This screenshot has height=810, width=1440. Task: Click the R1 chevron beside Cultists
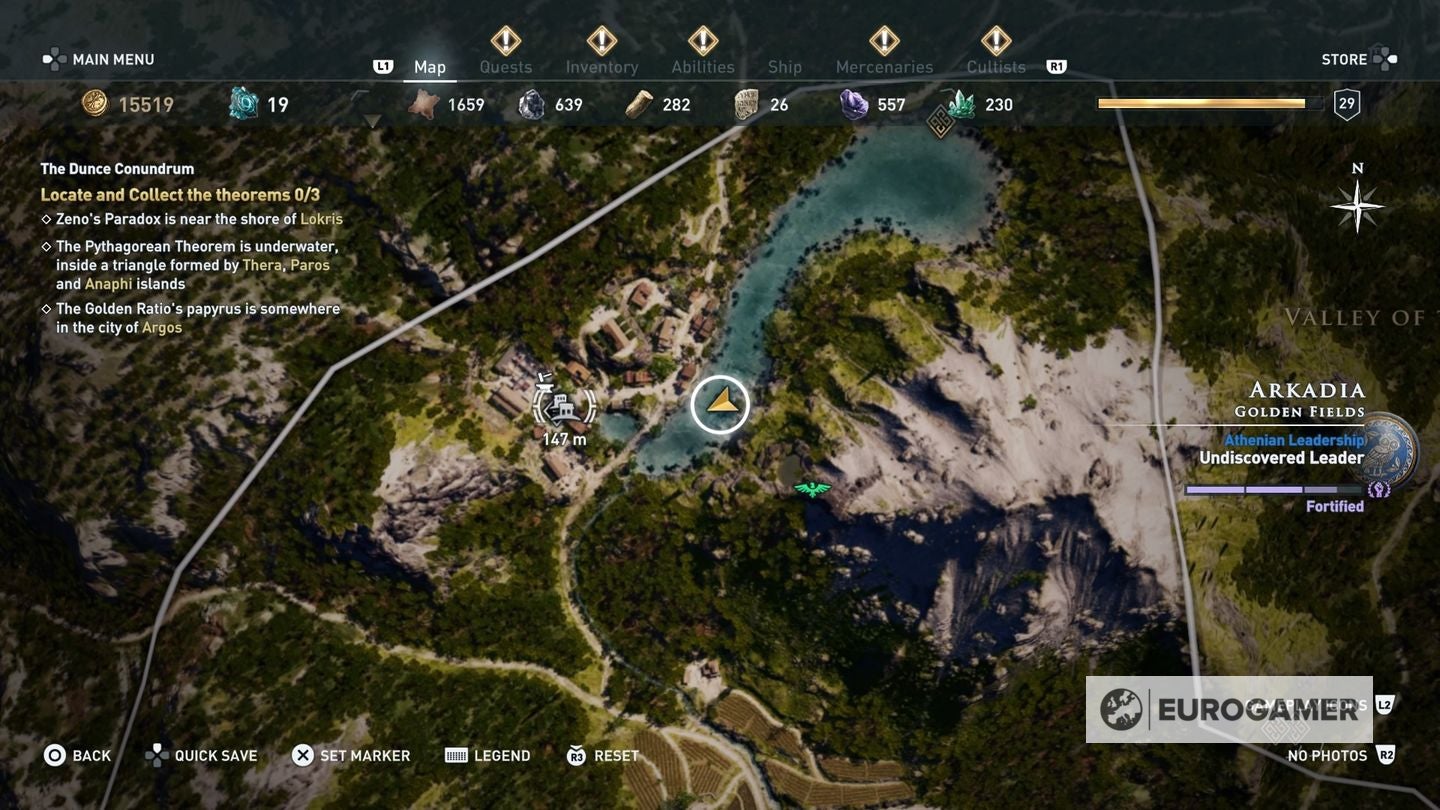click(x=1055, y=64)
